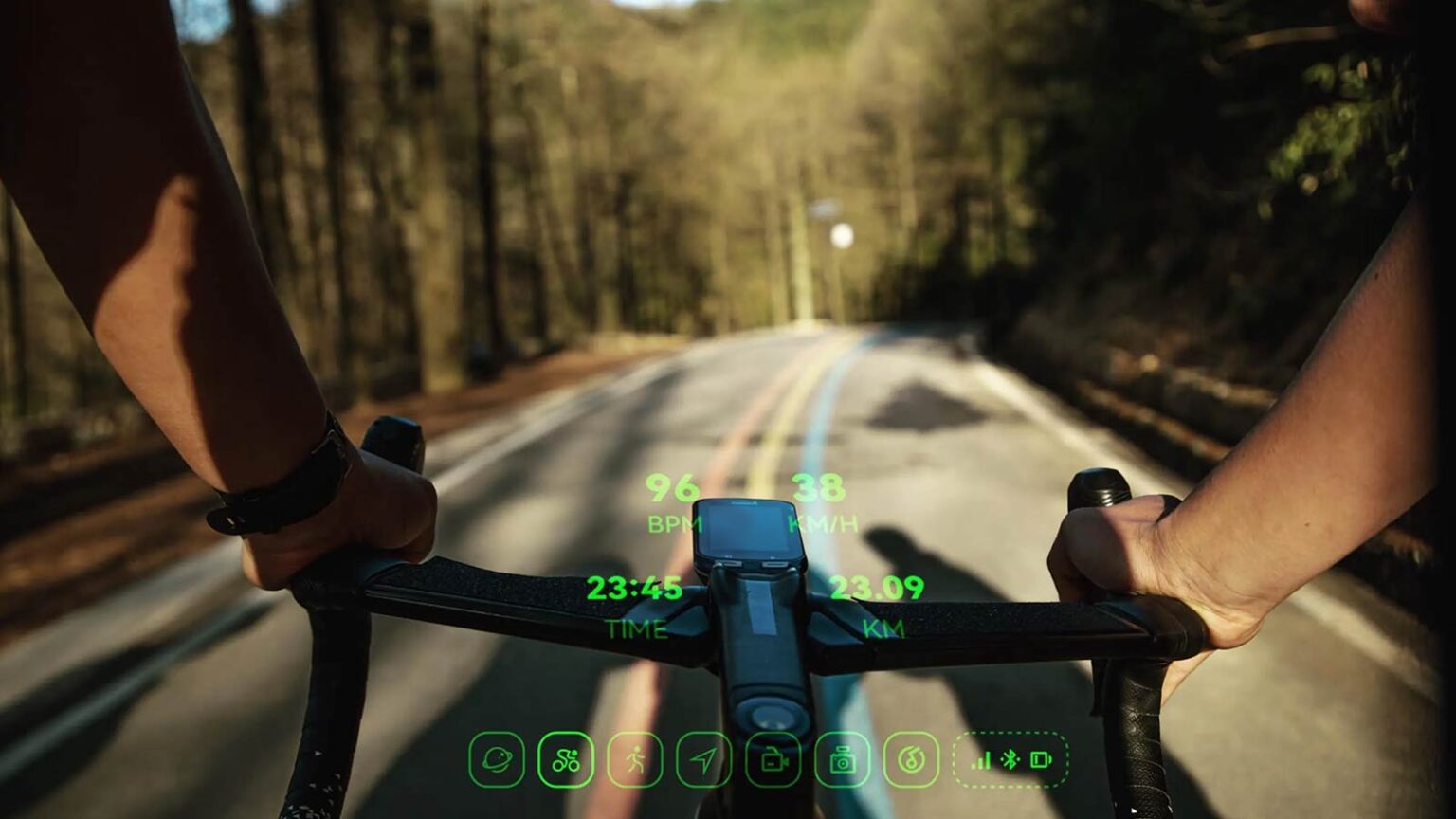Open the KM/H speed display details
Screen dimensions: 1456x819
pos(821,500)
